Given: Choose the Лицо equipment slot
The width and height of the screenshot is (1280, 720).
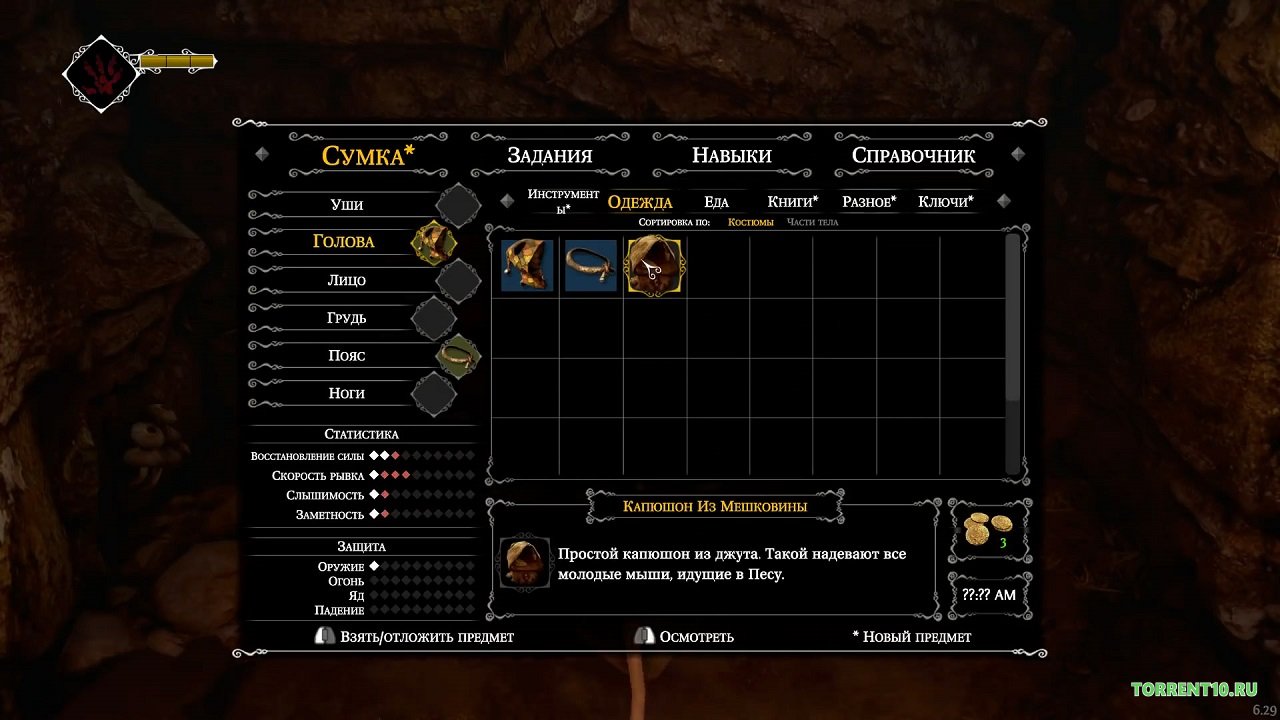Looking at the screenshot, I should coord(347,280).
